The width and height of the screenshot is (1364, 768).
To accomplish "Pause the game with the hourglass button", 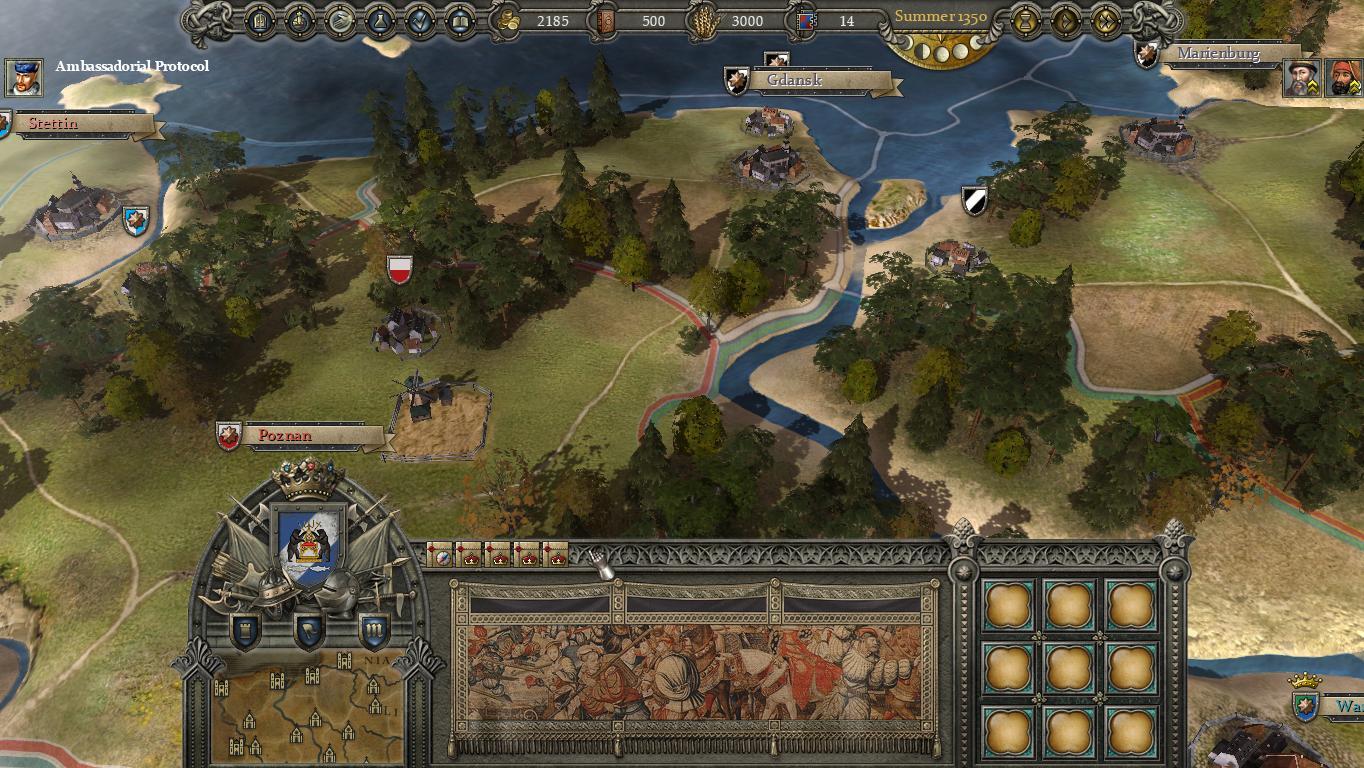I will [1025, 20].
